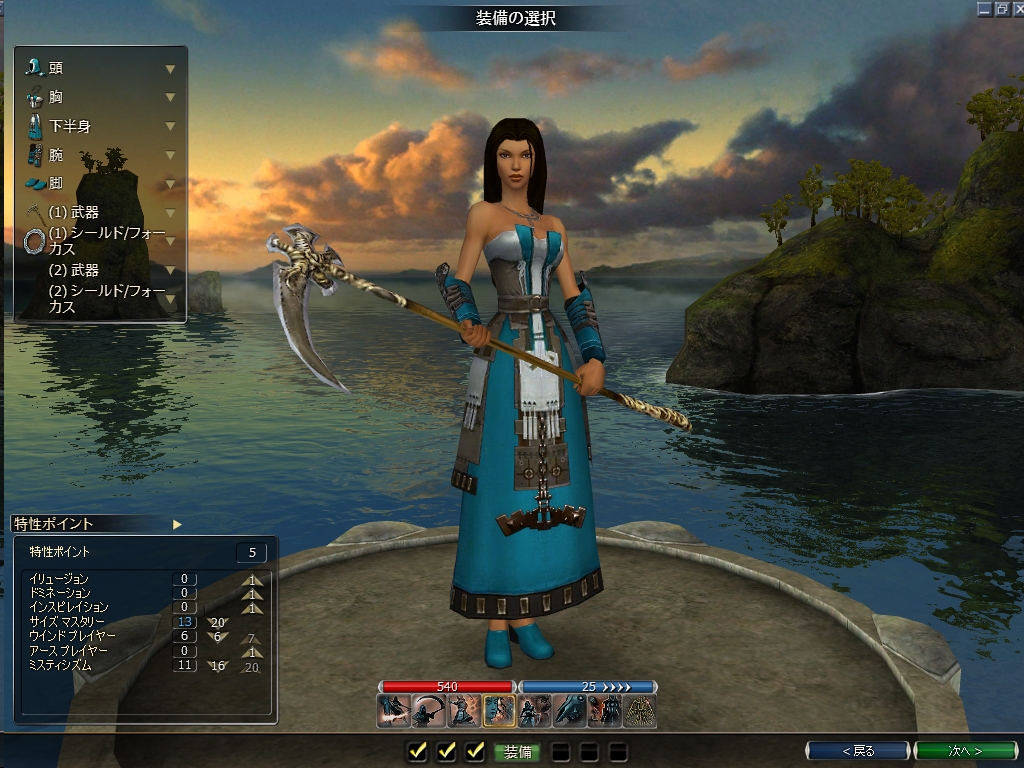The height and width of the screenshot is (768, 1024).
Task: Decrease ミスティシズム with its down arrow
Action: click(x=218, y=665)
